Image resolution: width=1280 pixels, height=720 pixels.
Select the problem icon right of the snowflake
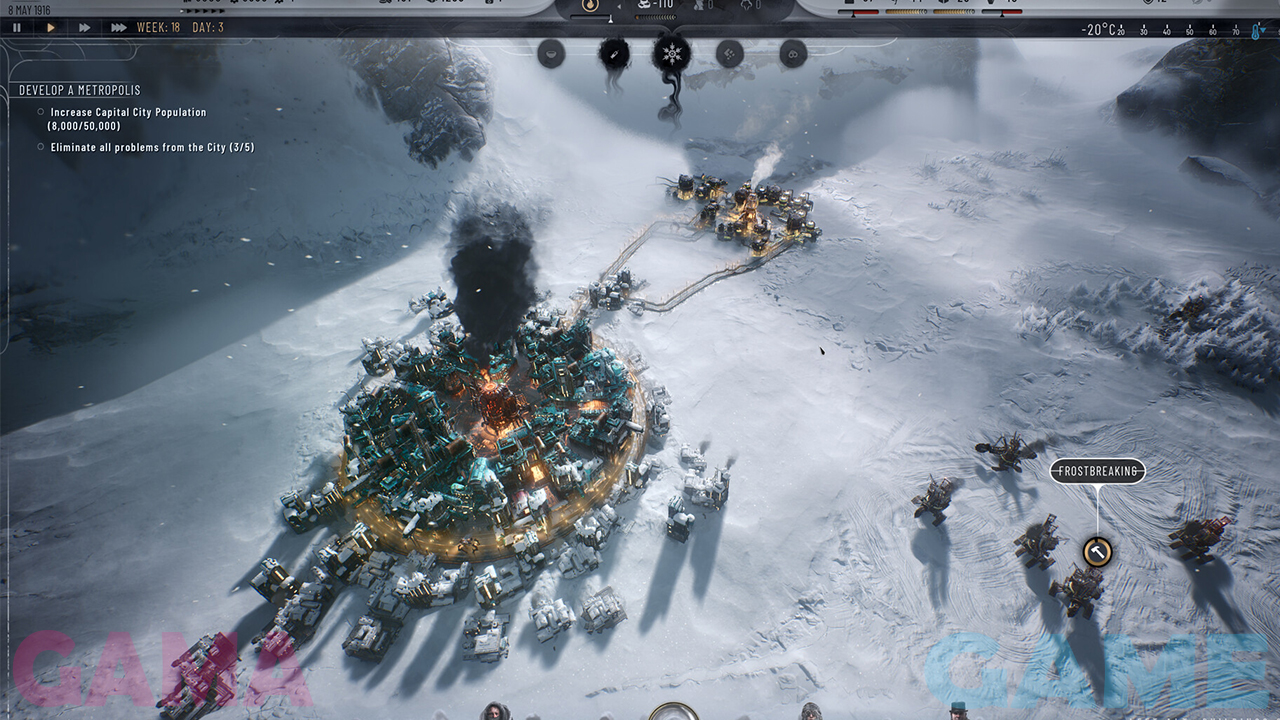coord(730,53)
